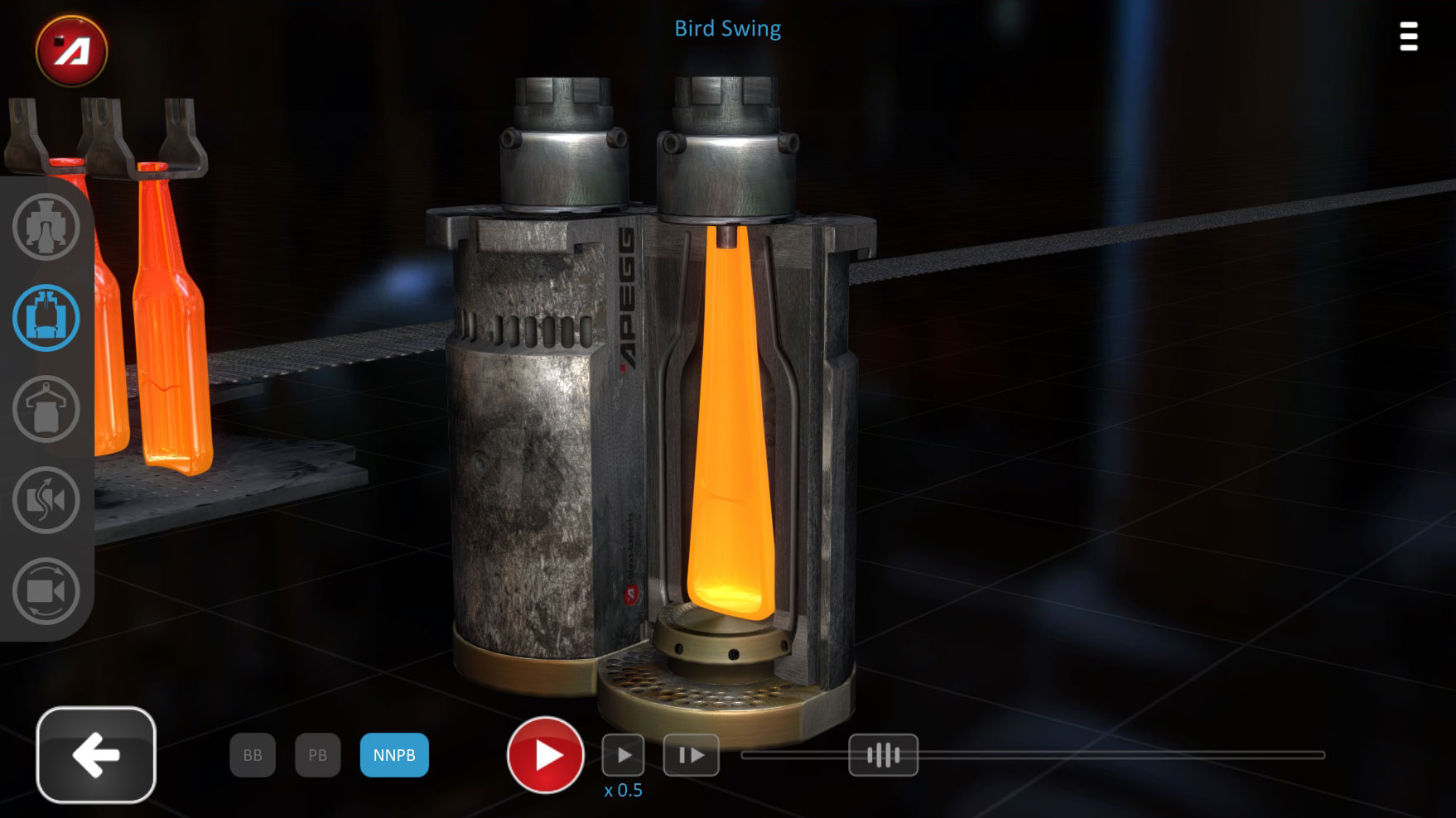
Task: Toggle the NNPB process mode off
Action: point(395,754)
